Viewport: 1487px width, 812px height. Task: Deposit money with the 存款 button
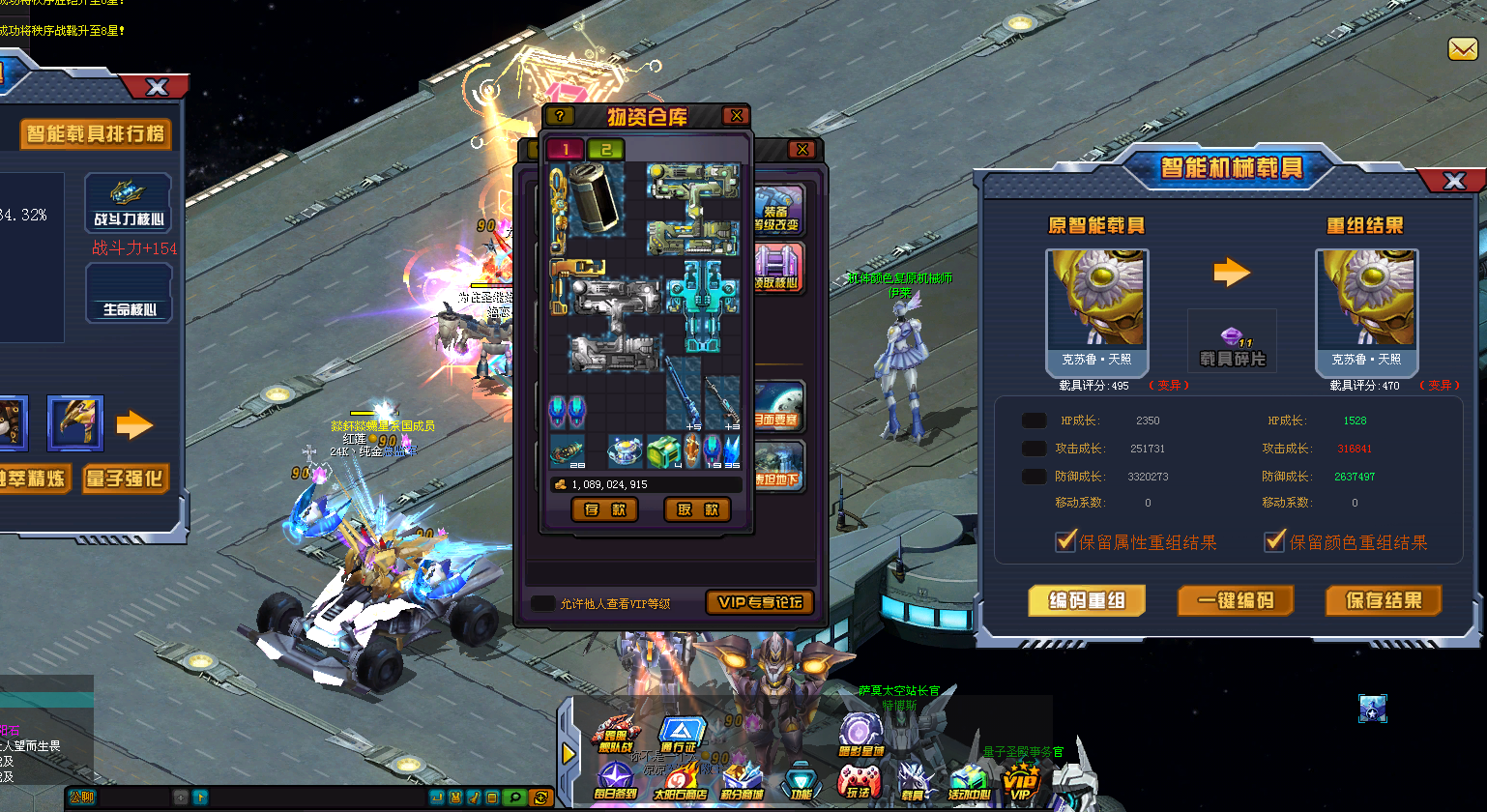pos(605,509)
